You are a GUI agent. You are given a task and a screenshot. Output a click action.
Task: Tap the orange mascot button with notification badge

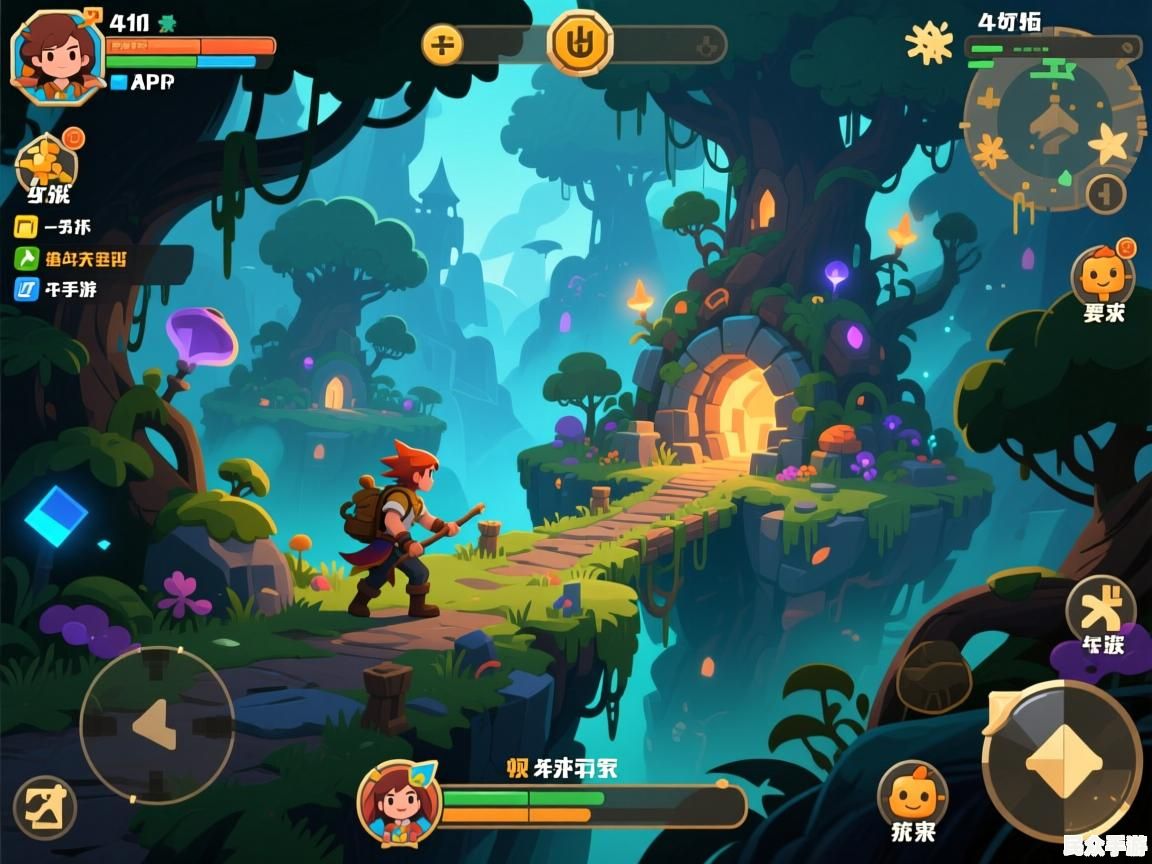(x=1102, y=276)
